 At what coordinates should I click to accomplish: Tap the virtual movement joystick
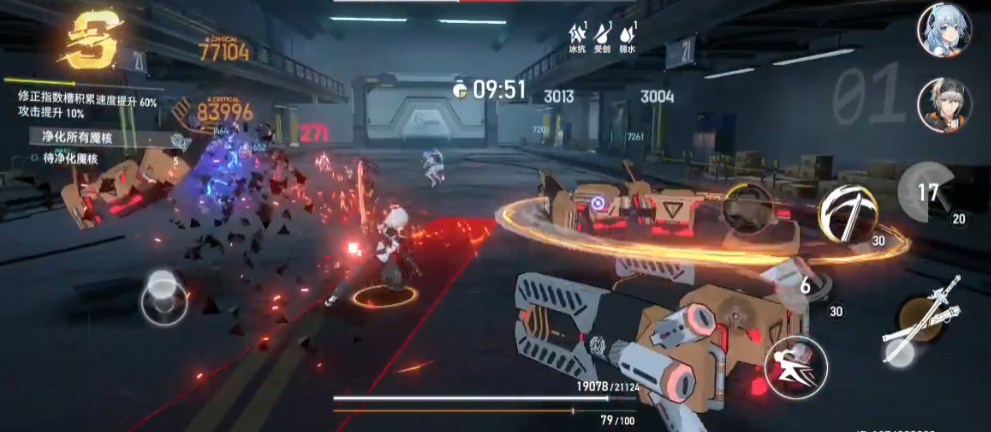tap(164, 297)
